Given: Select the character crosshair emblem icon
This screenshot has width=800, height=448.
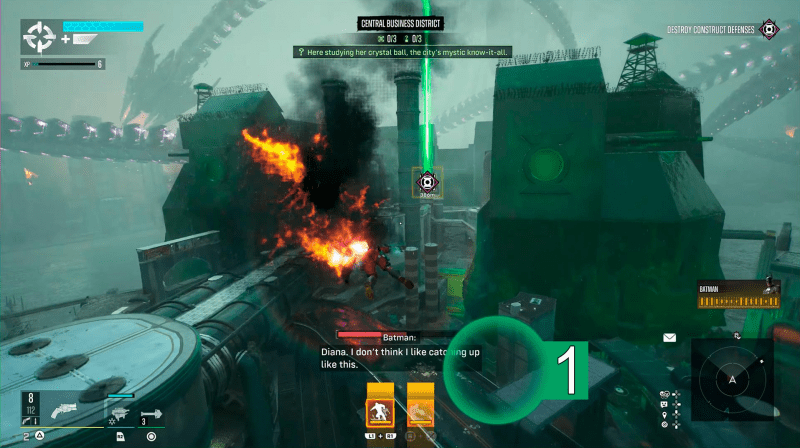Looking at the screenshot, I should point(40,38).
